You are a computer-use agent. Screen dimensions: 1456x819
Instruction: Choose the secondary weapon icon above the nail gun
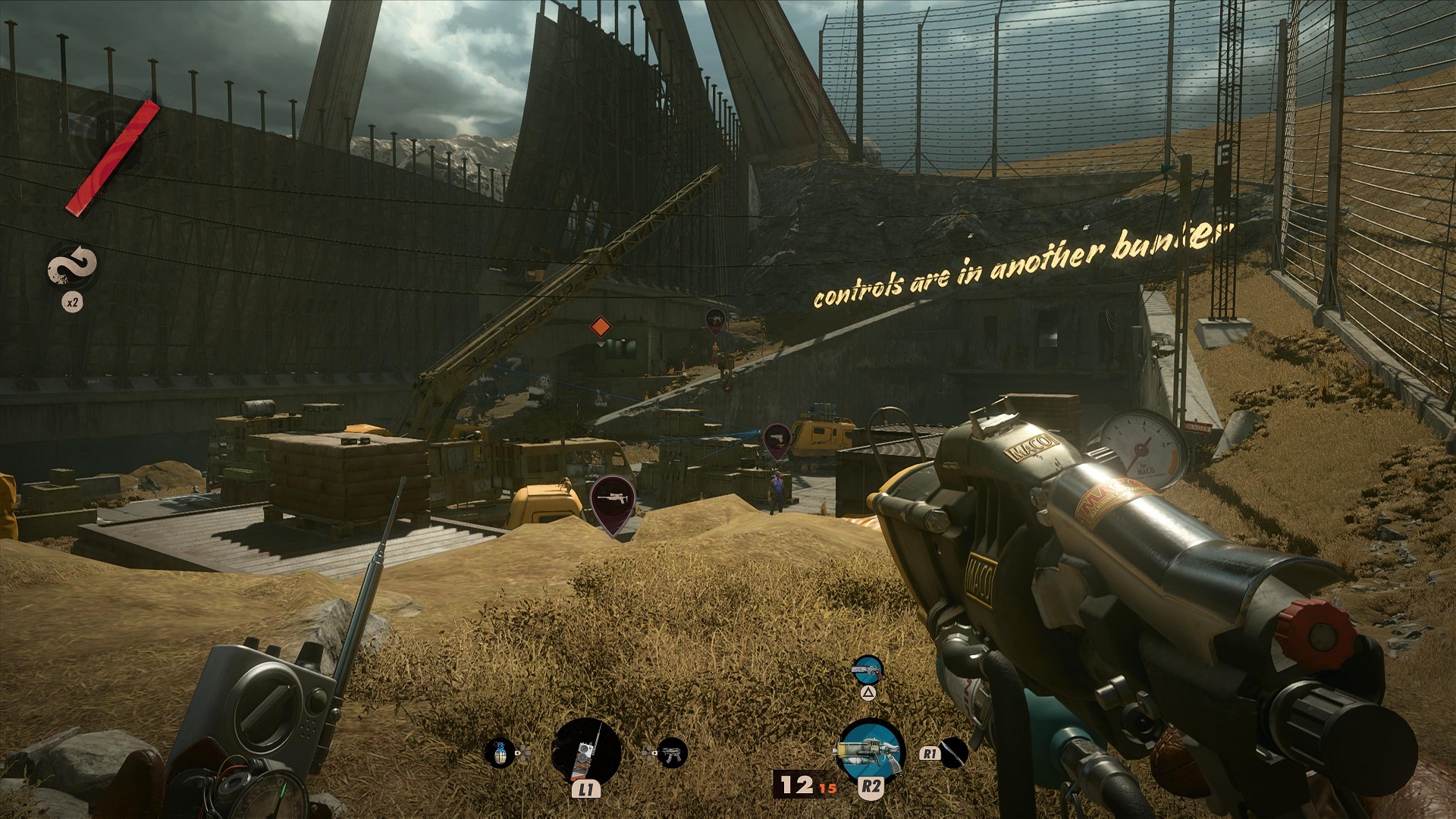[x=868, y=669]
